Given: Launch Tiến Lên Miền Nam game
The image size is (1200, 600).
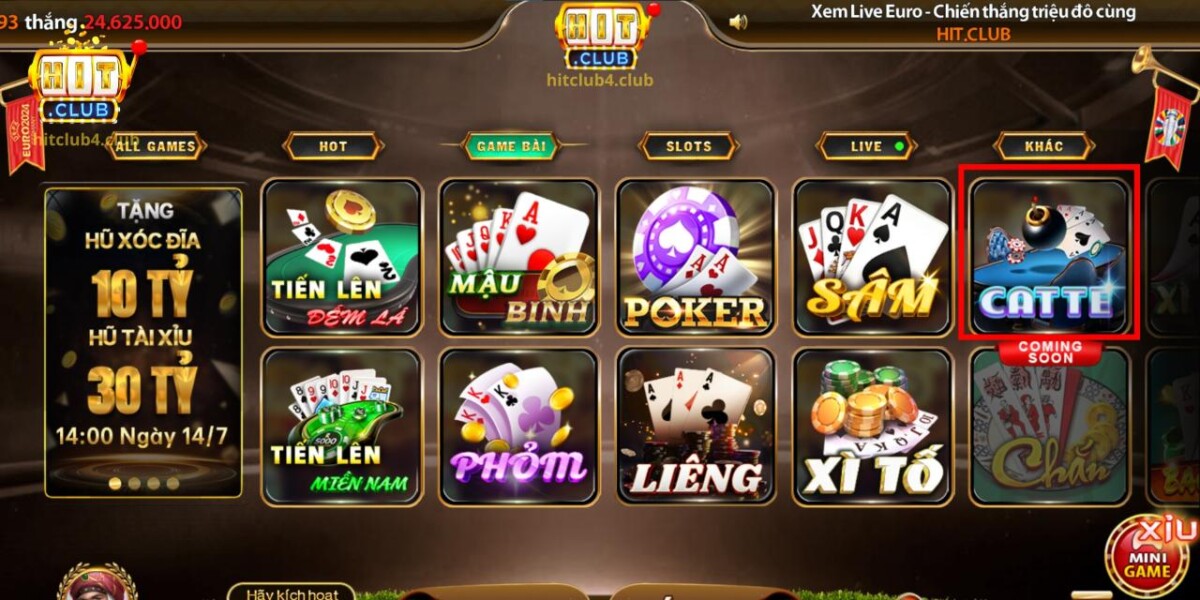Looking at the screenshot, I should point(342,426).
